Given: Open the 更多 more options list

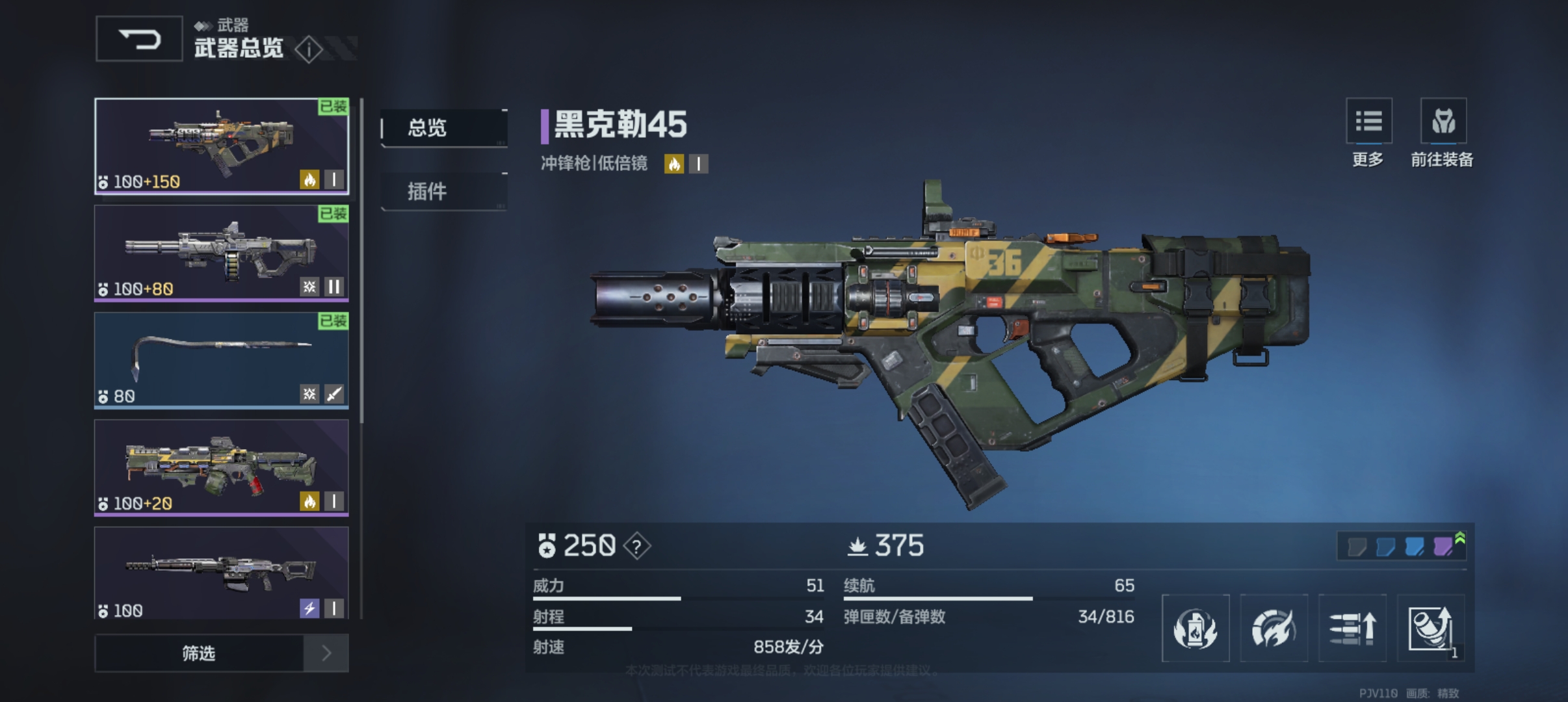Looking at the screenshot, I should [1368, 122].
